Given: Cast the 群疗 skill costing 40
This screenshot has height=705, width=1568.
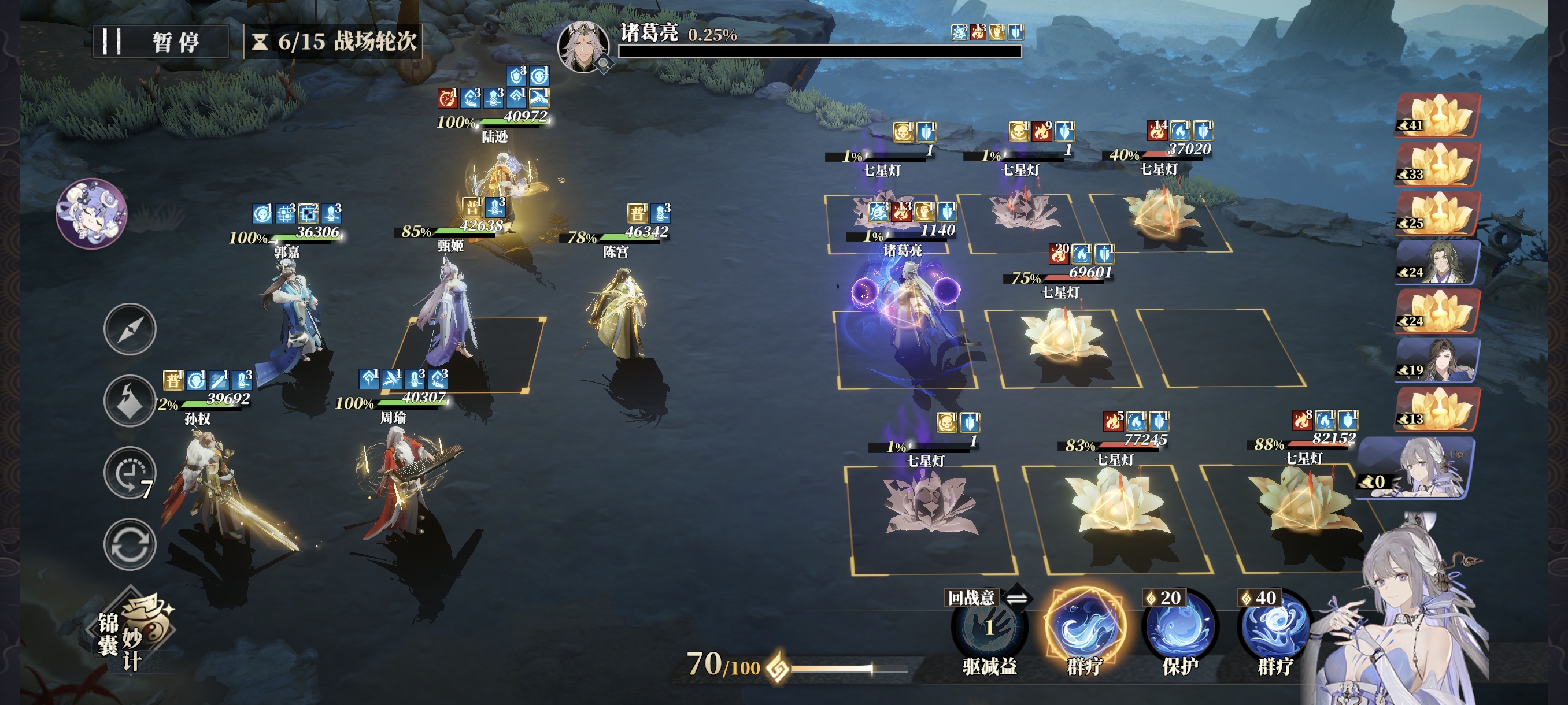Looking at the screenshot, I should (1275, 628).
